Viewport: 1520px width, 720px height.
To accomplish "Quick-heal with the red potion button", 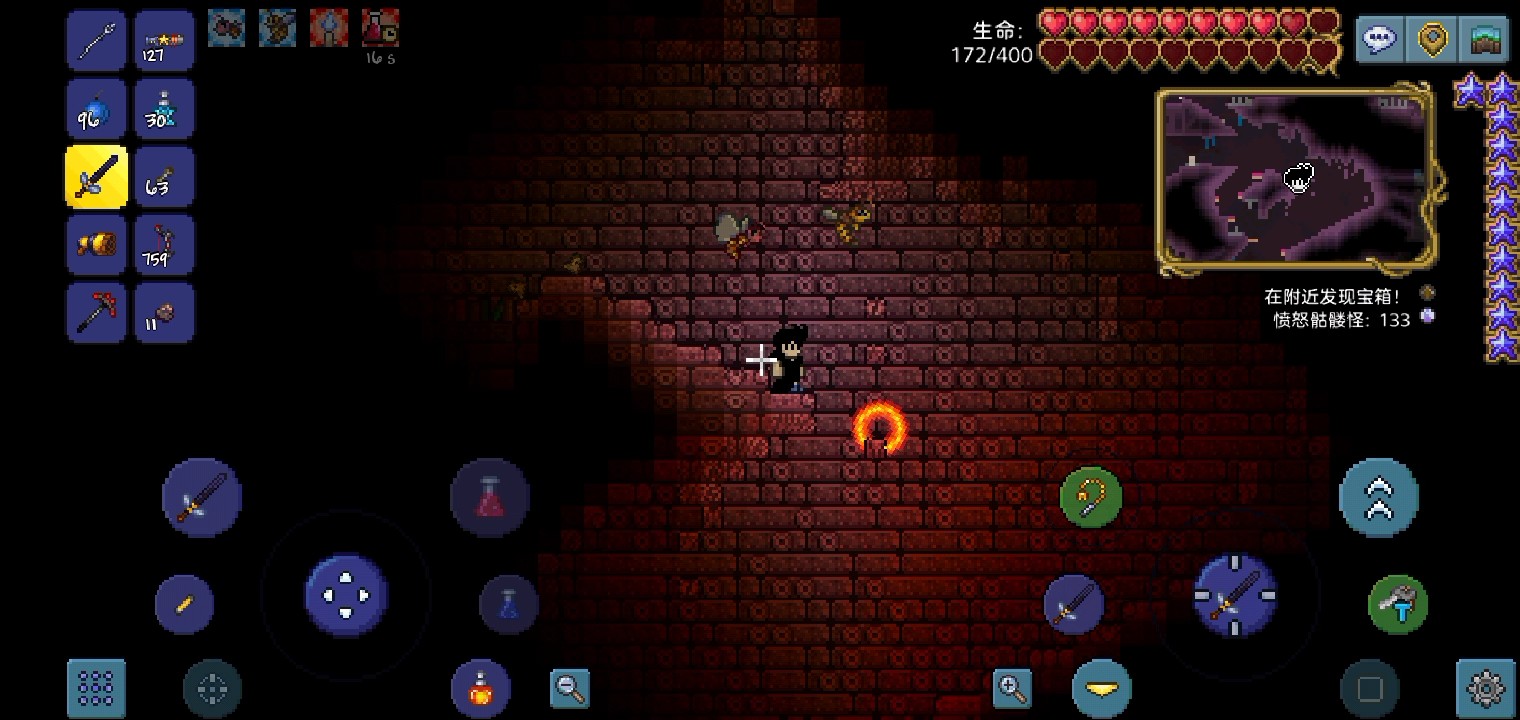I will tap(490, 497).
